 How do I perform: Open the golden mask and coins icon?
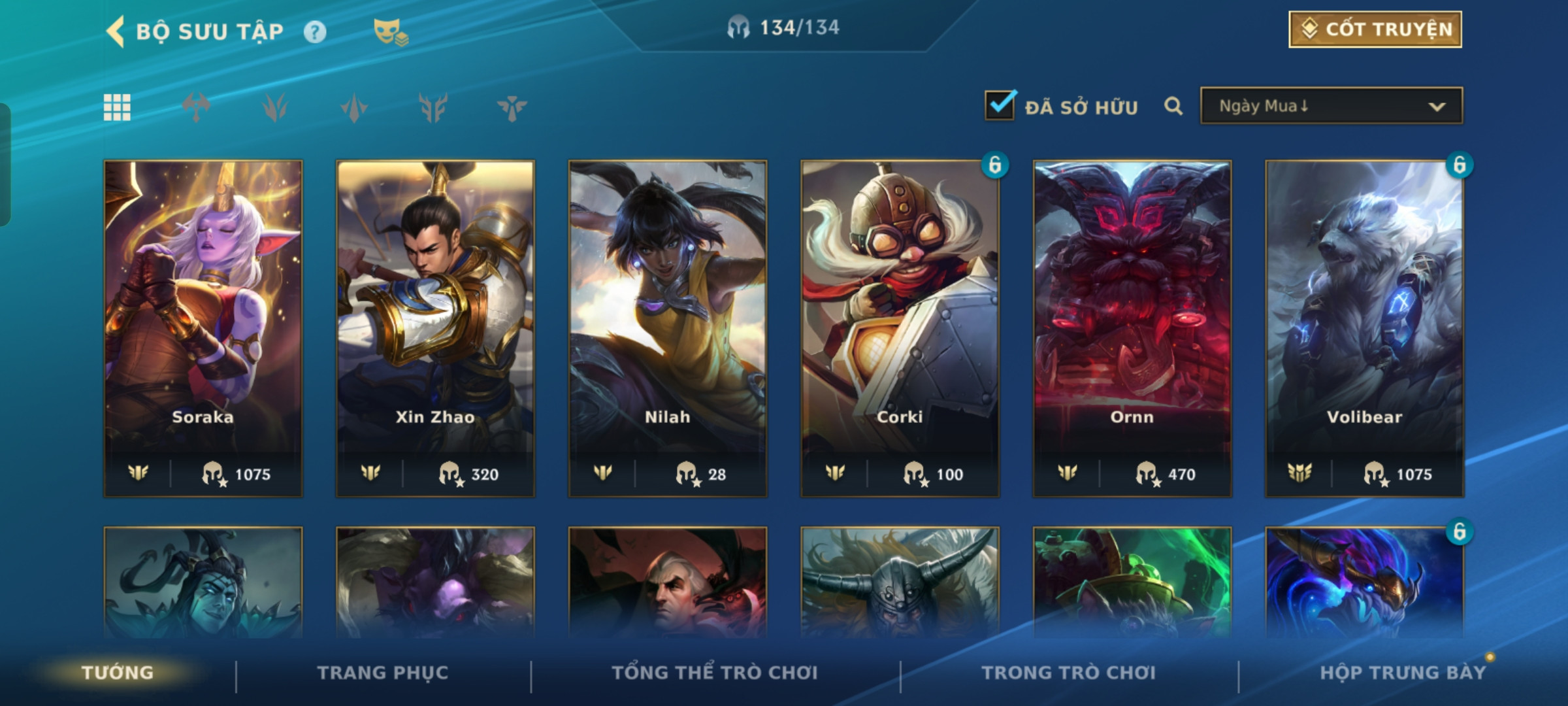point(390,31)
